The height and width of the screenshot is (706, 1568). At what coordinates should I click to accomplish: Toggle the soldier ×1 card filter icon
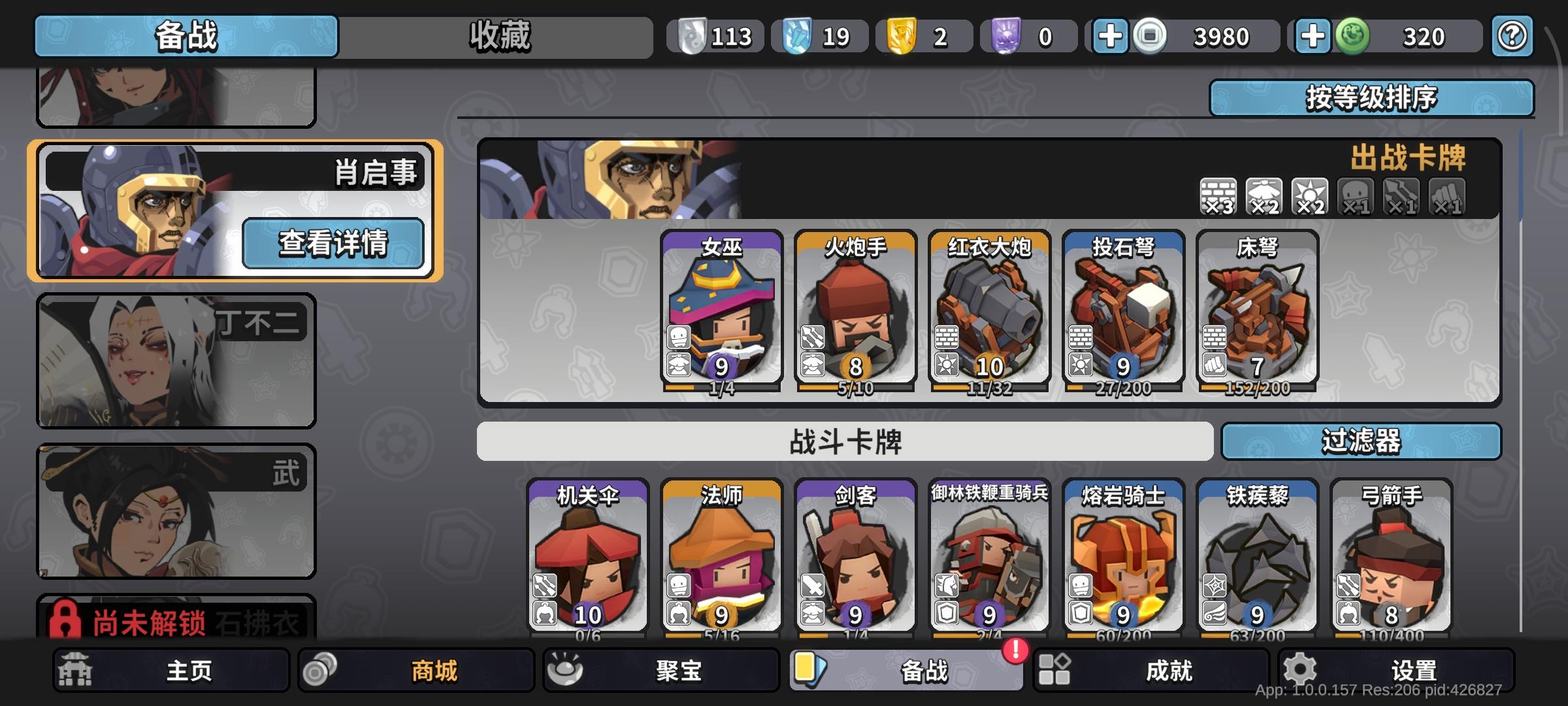(x=1354, y=197)
